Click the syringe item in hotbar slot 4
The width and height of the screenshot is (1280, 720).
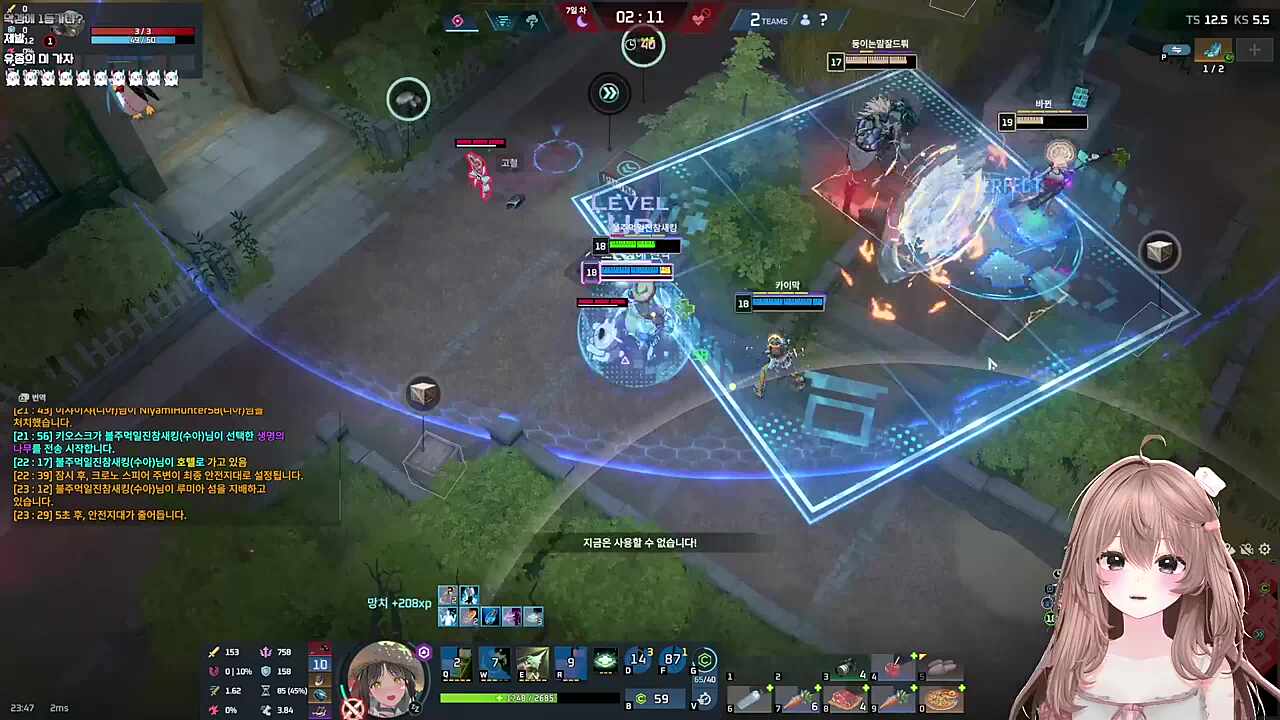pos(892,666)
